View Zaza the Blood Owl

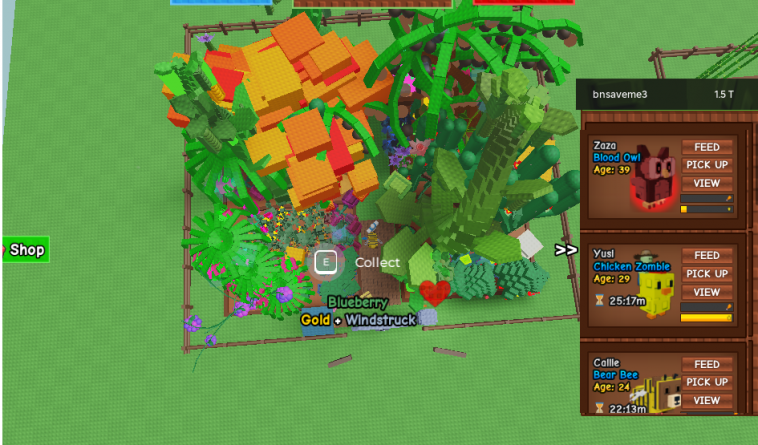click(x=706, y=183)
